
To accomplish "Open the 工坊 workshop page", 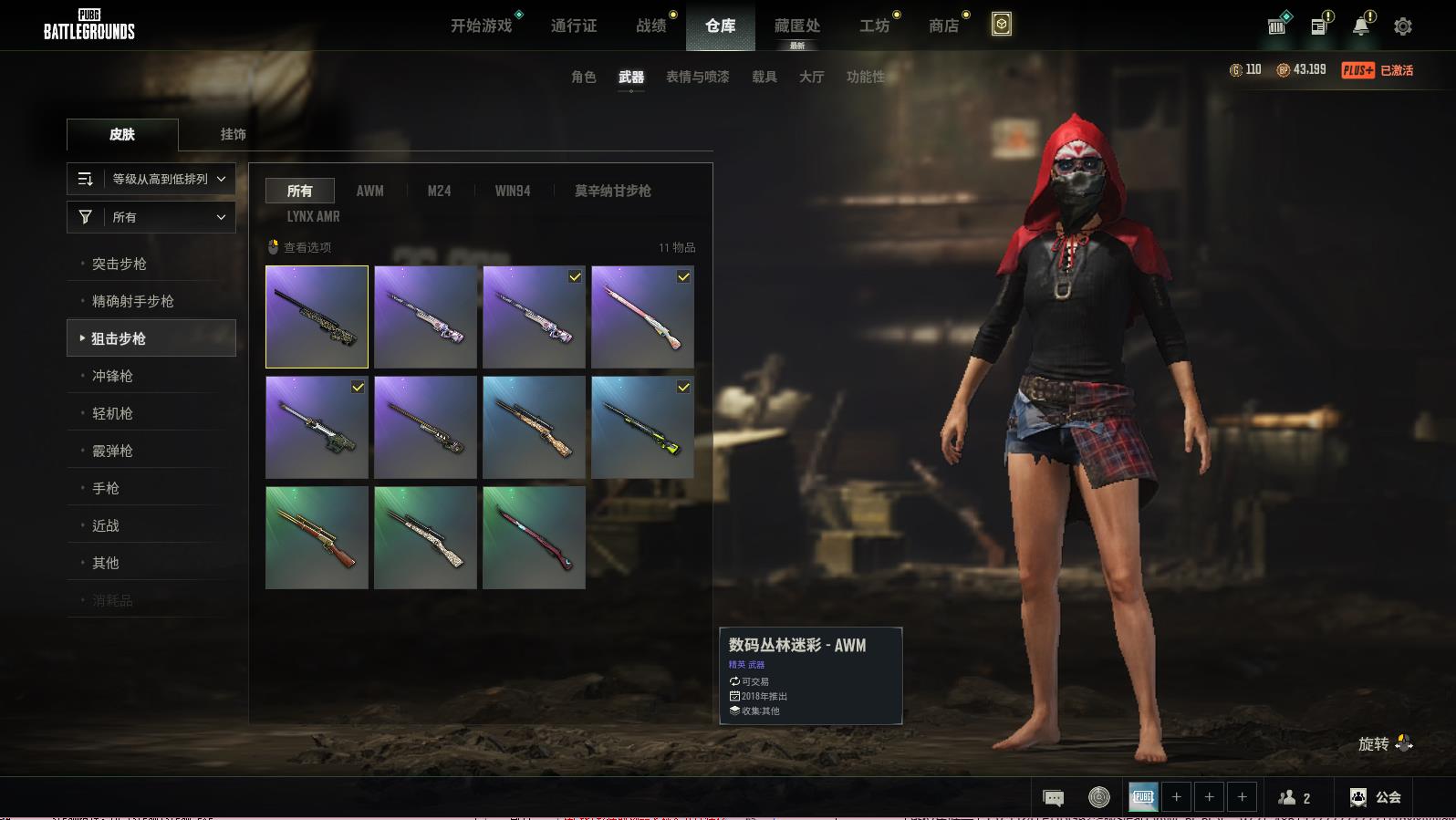I will (x=874, y=26).
